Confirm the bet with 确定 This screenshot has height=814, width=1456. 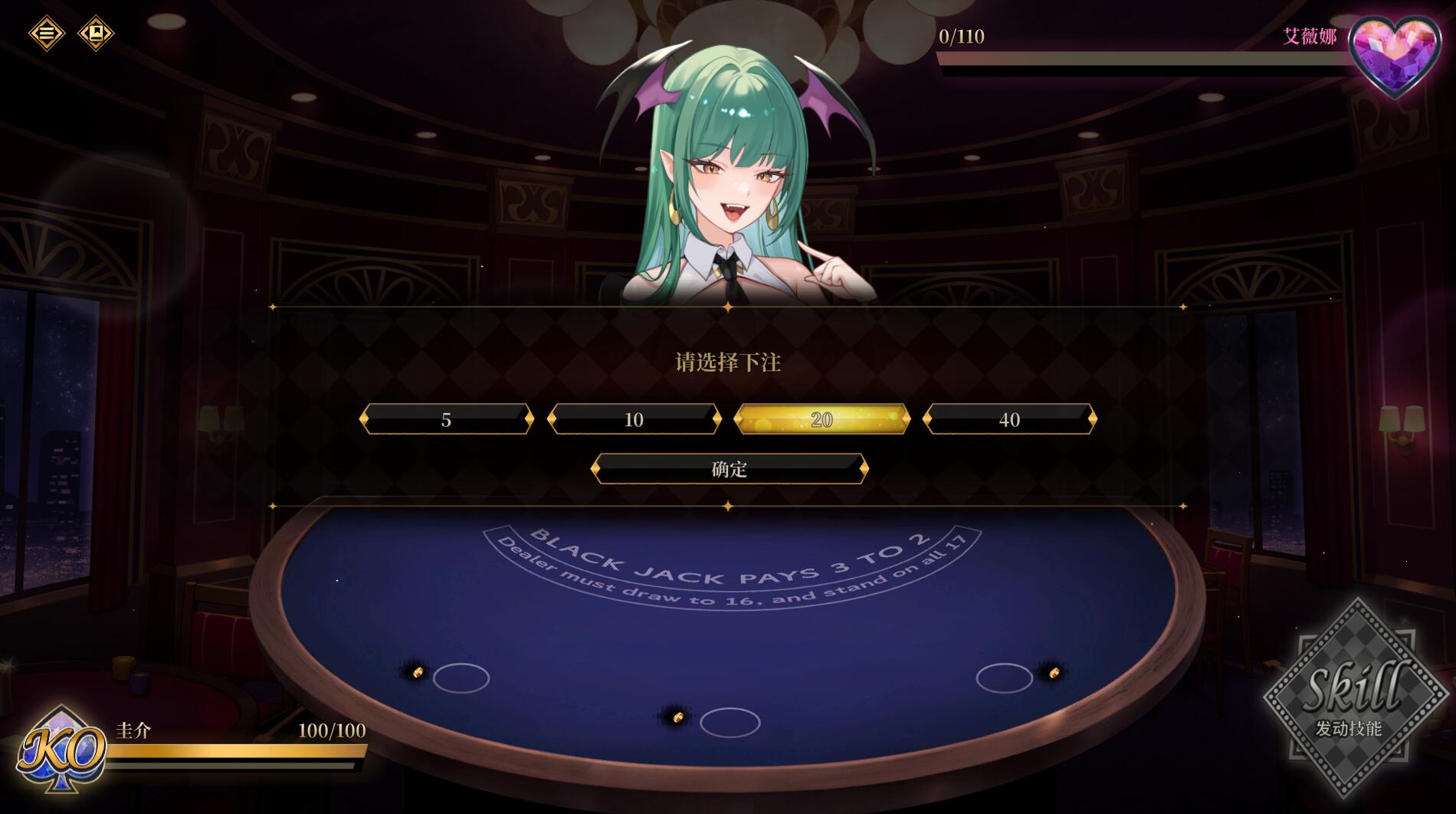[x=730, y=468]
